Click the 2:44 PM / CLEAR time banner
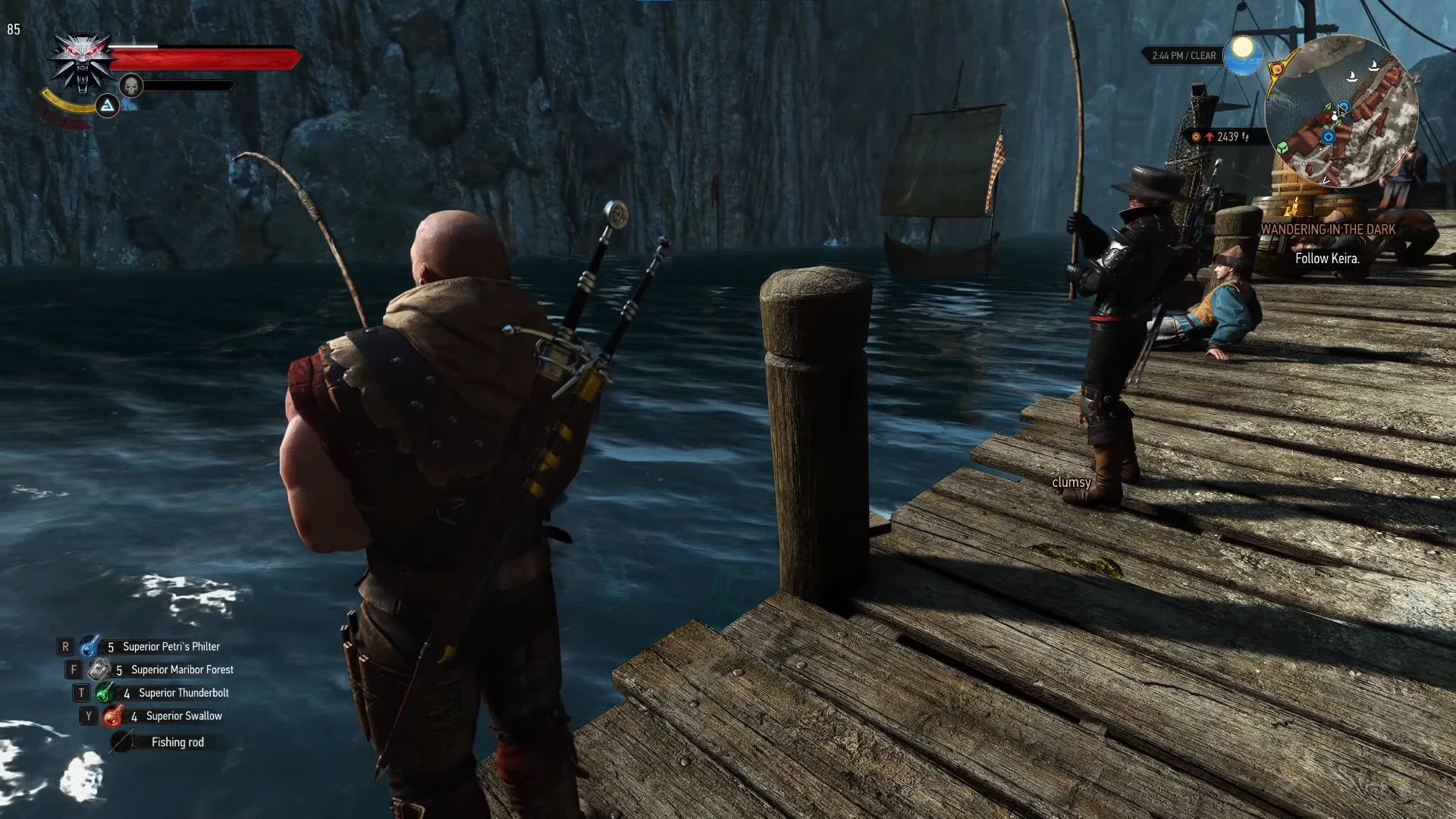The image size is (1456, 819). 1183,55
